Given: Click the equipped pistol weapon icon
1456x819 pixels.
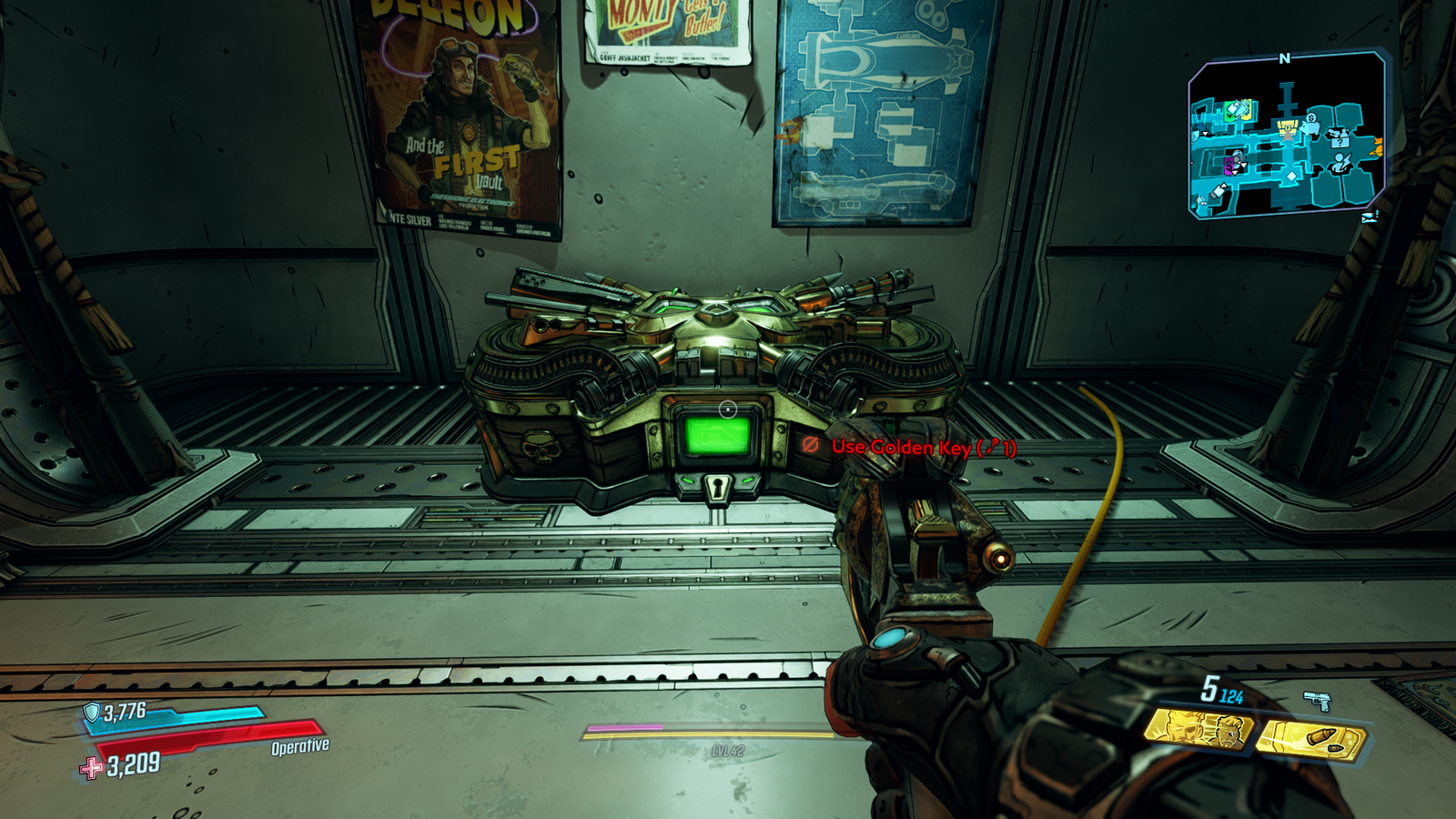Looking at the screenshot, I should coord(1317,700).
